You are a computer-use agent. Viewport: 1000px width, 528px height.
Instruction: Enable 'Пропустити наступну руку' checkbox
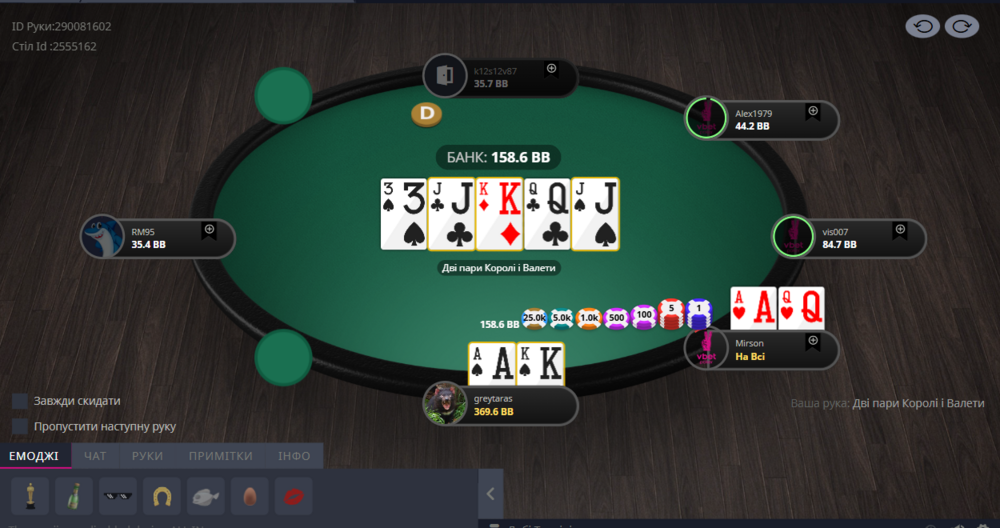point(20,426)
